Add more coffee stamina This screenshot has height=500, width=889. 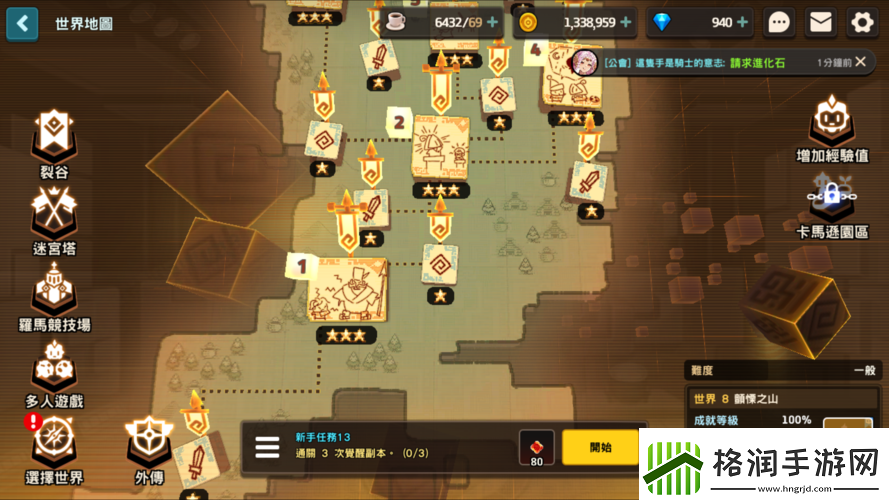pos(492,22)
